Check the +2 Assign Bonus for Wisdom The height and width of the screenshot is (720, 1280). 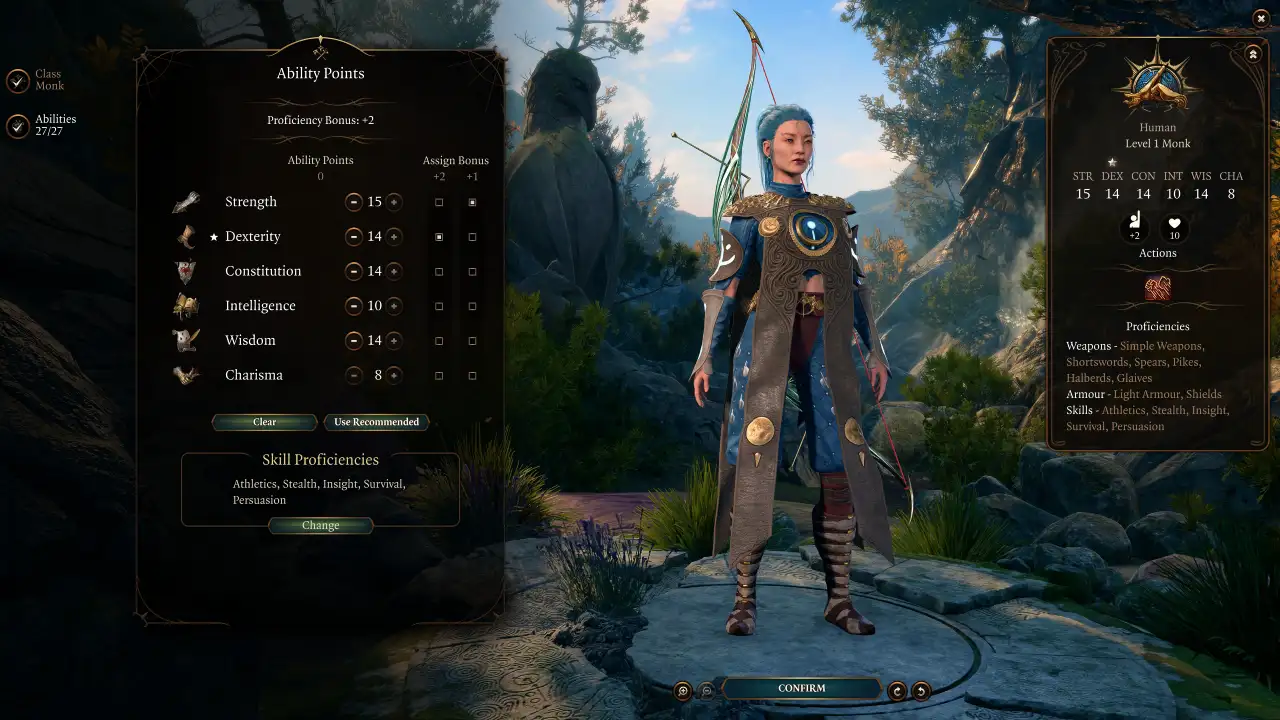(438, 340)
